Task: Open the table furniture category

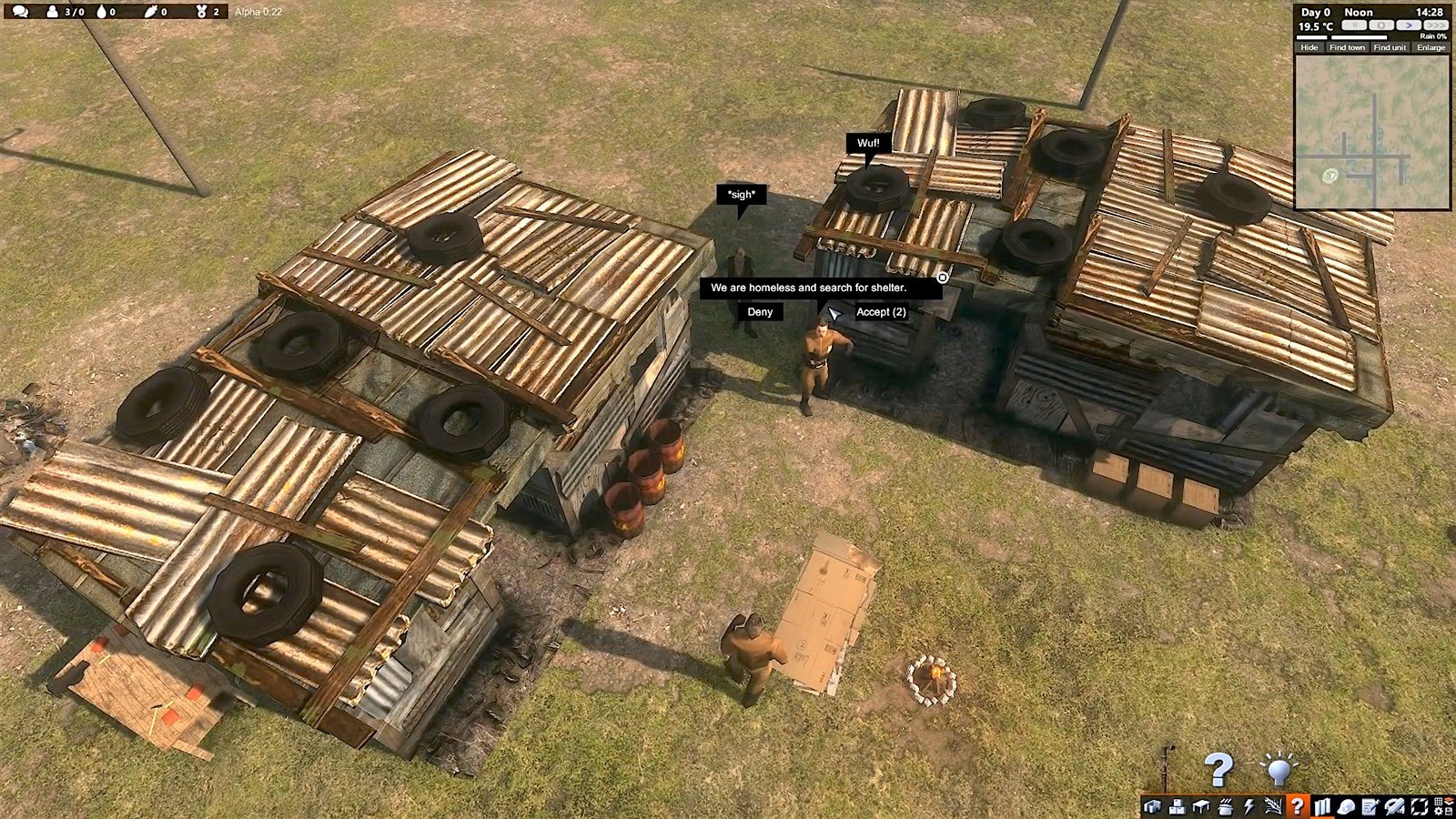Action: [x=1201, y=806]
